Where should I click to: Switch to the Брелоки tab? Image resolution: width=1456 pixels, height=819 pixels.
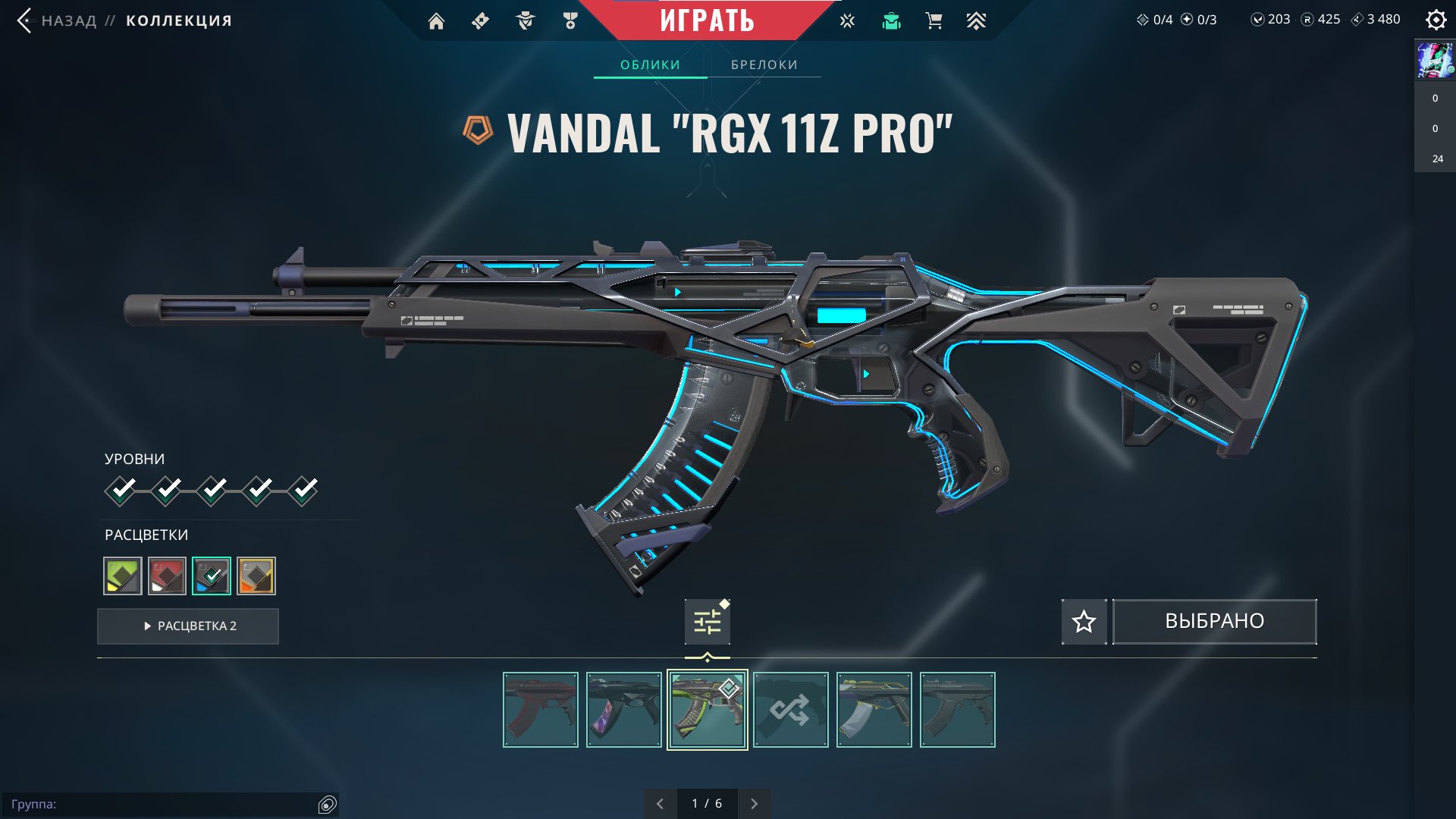click(764, 65)
